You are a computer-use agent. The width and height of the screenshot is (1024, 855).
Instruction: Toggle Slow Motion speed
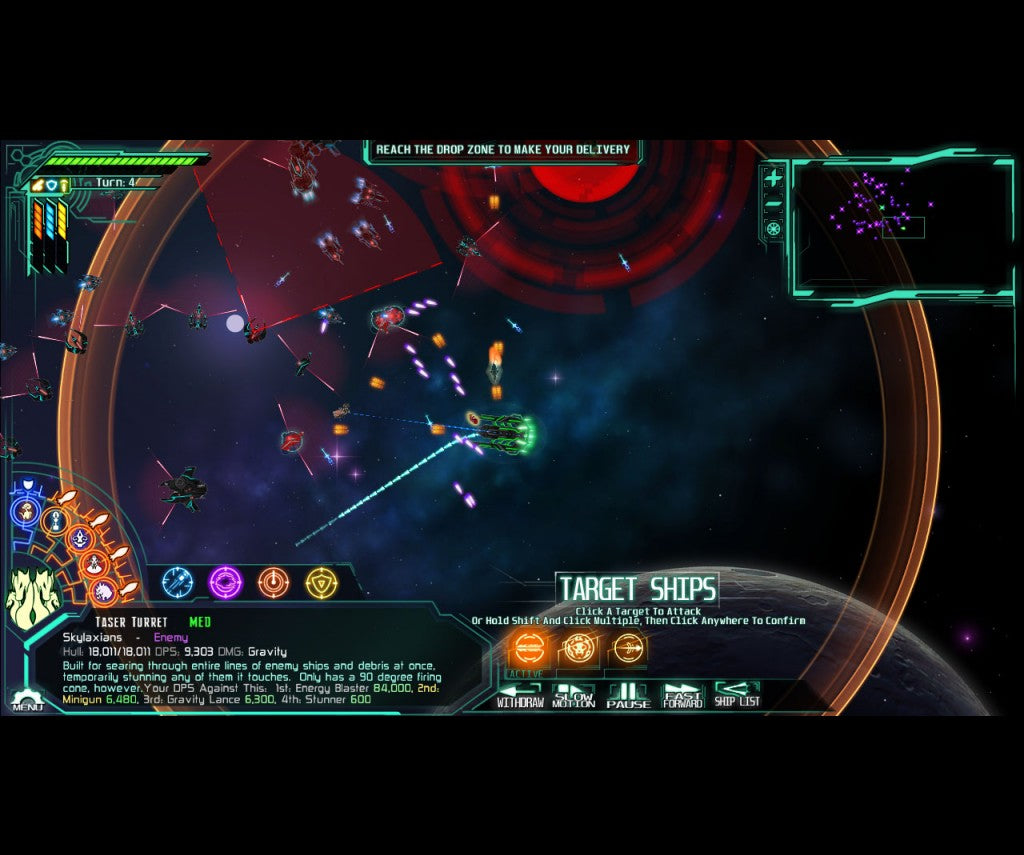click(x=574, y=696)
